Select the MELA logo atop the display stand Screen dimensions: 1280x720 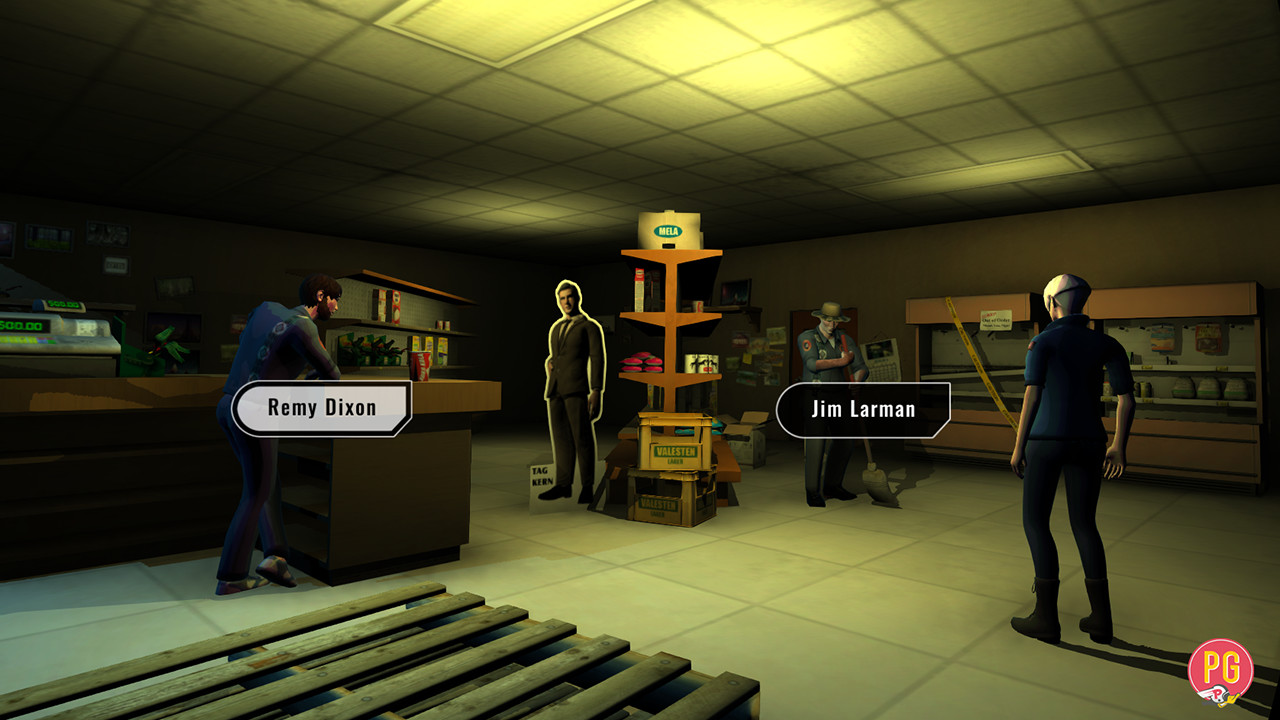(x=668, y=231)
